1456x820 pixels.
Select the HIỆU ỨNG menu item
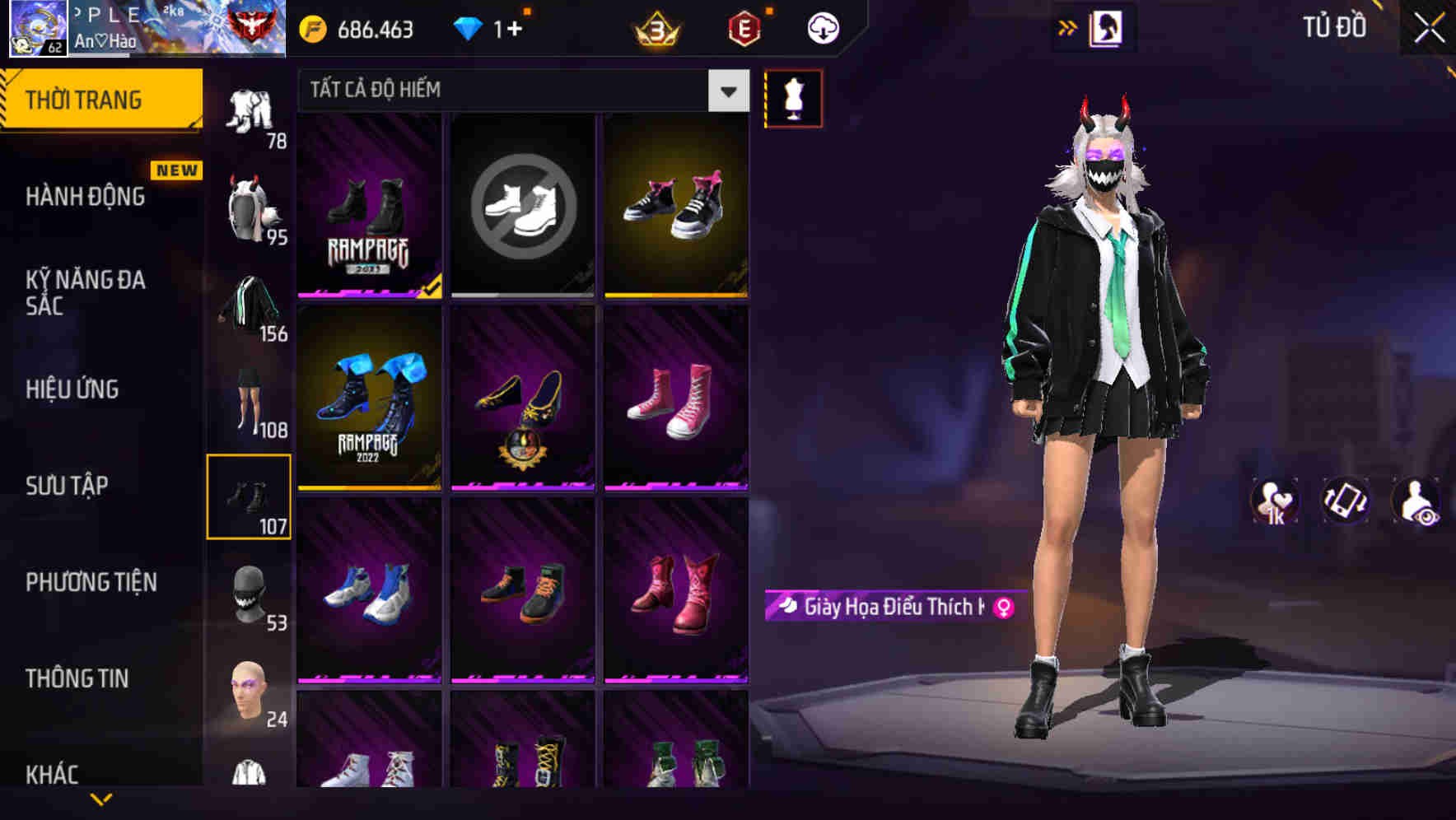(71, 389)
